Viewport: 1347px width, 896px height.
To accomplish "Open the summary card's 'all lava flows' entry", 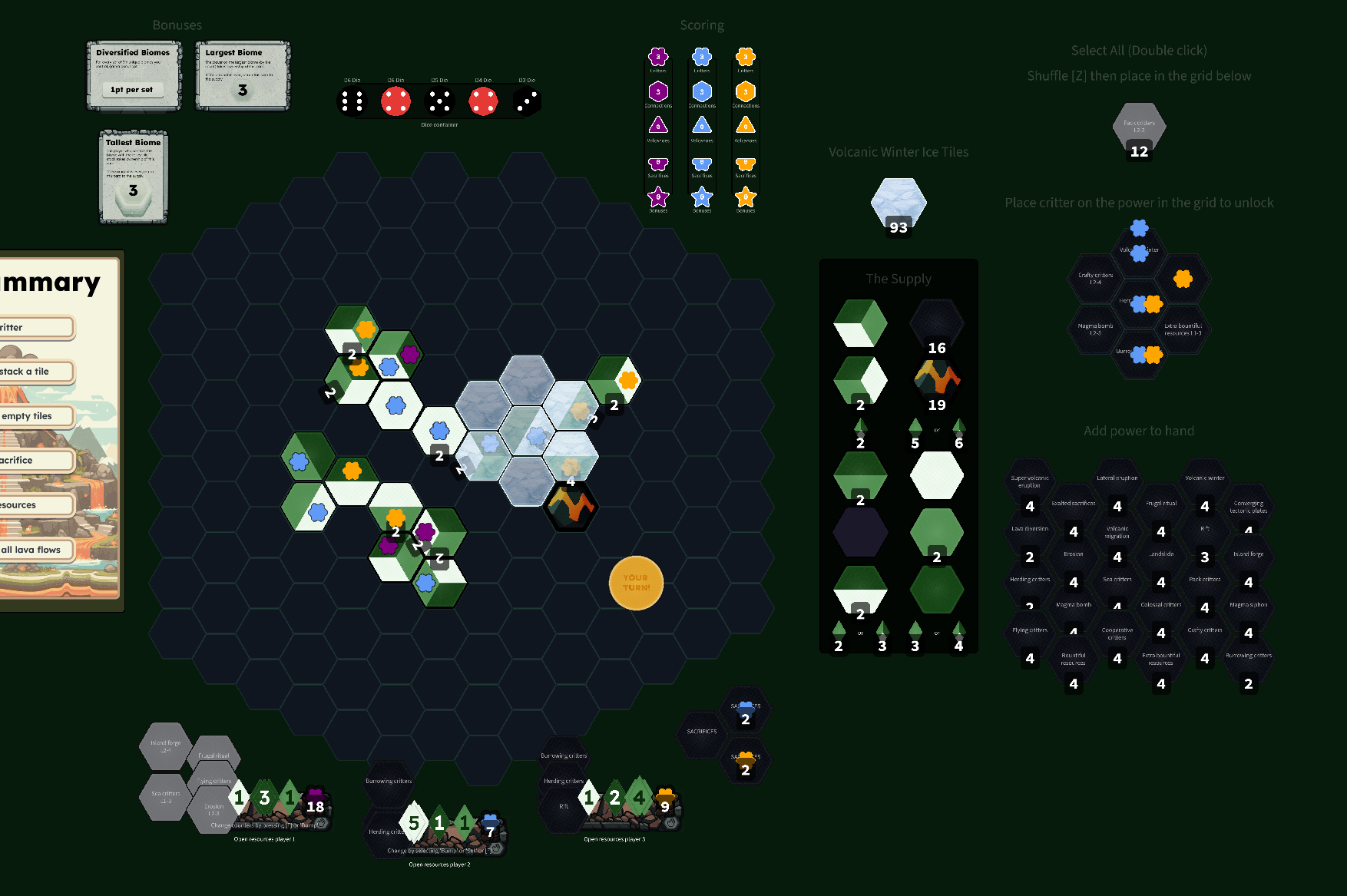I will point(35,550).
